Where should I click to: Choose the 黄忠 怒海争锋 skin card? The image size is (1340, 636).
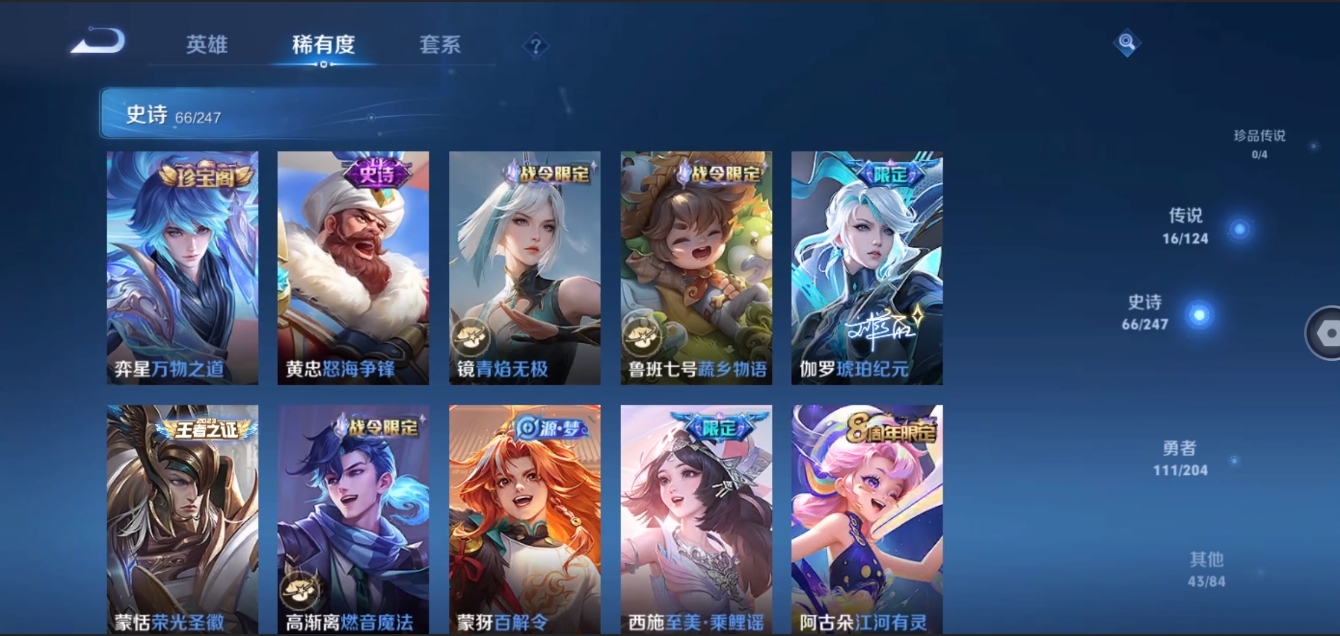click(x=353, y=267)
